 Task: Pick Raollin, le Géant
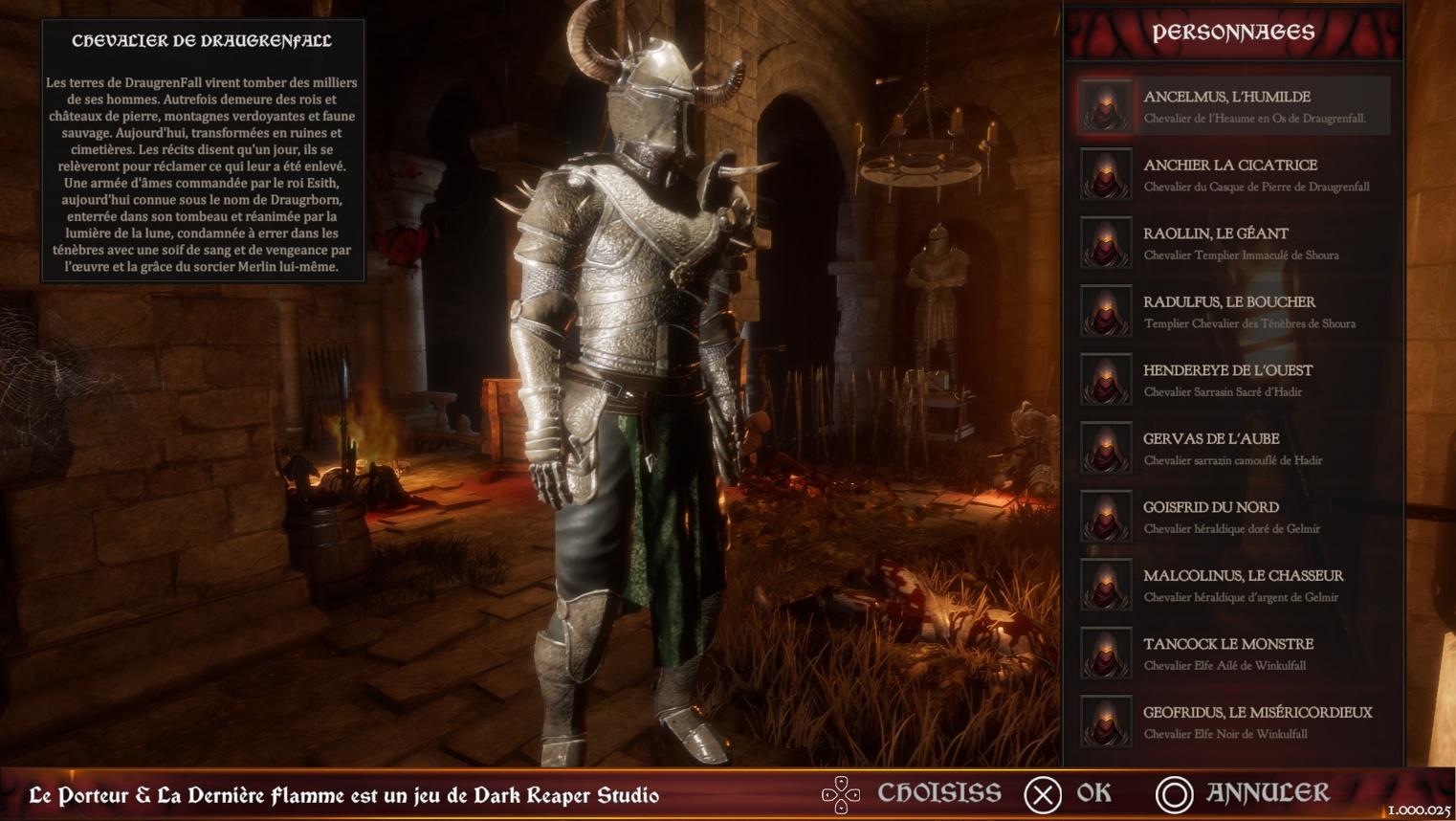coord(1232,243)
